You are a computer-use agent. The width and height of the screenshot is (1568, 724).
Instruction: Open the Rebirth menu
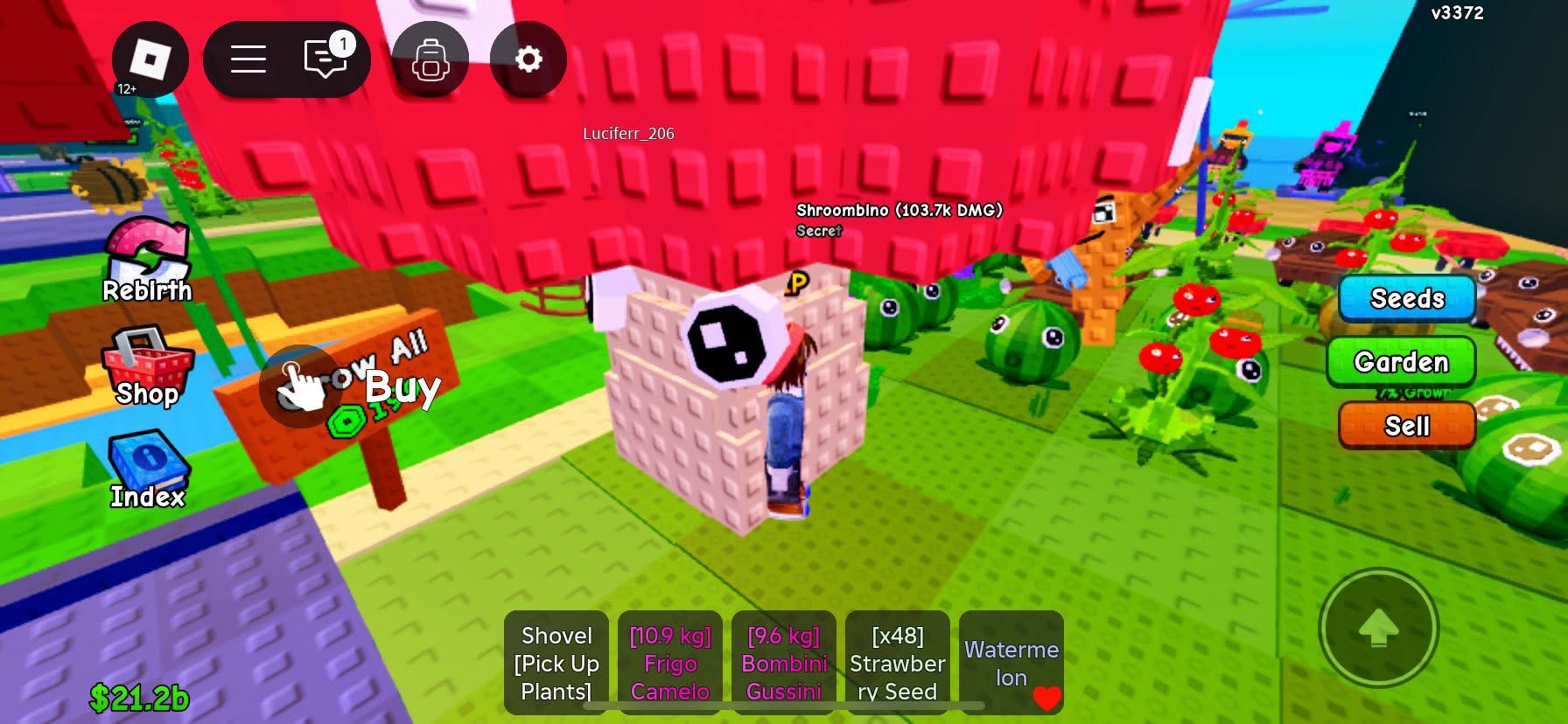point(147,261)
